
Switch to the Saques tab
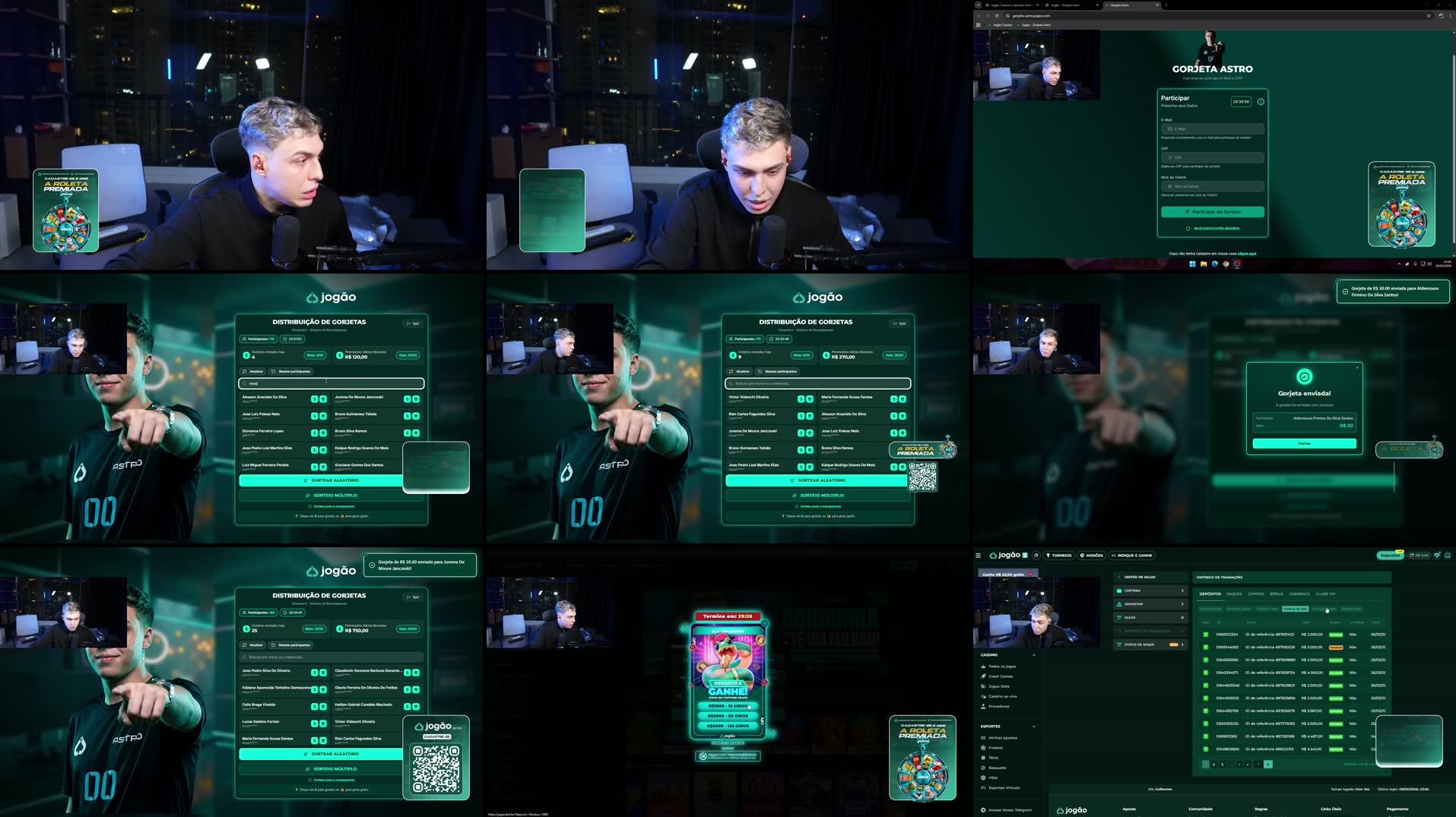click(x=1234, y=594)
